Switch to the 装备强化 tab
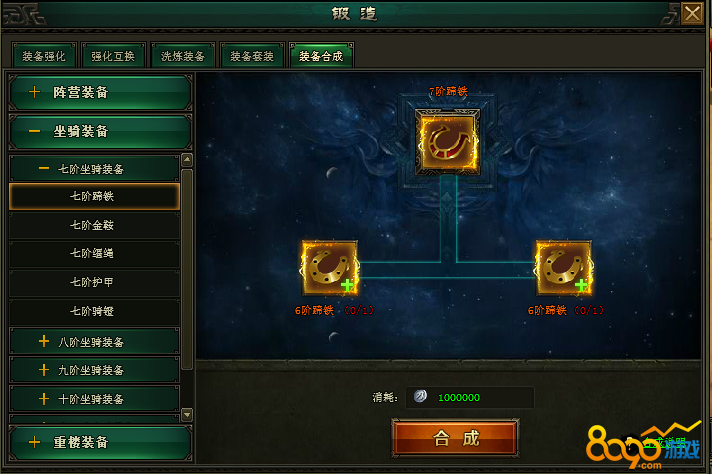The width and height of the screenshot is (712, 474). click(42, 56)
